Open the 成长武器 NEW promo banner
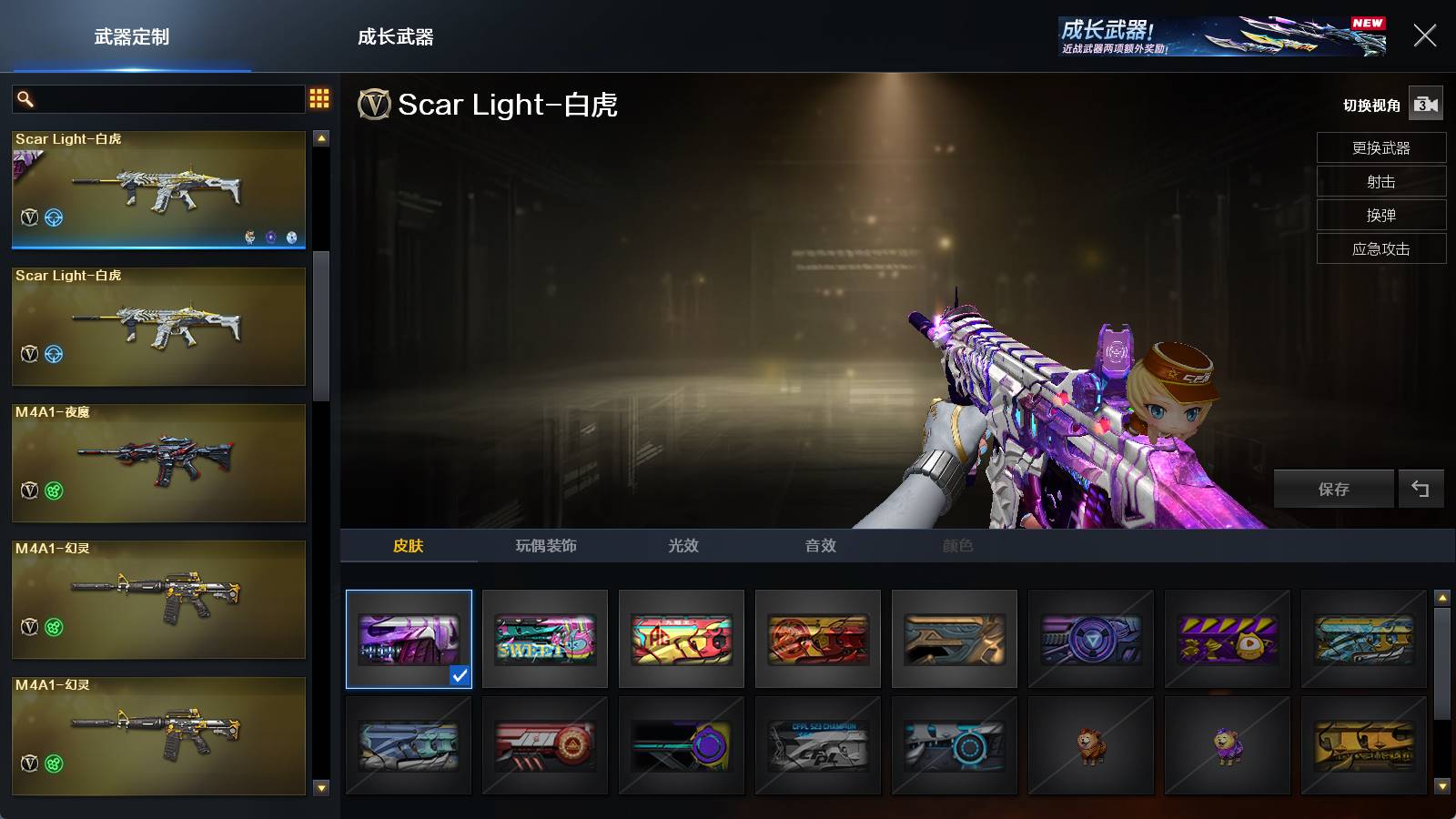Screen dimensions: 1456x819 click(1222, 36)
